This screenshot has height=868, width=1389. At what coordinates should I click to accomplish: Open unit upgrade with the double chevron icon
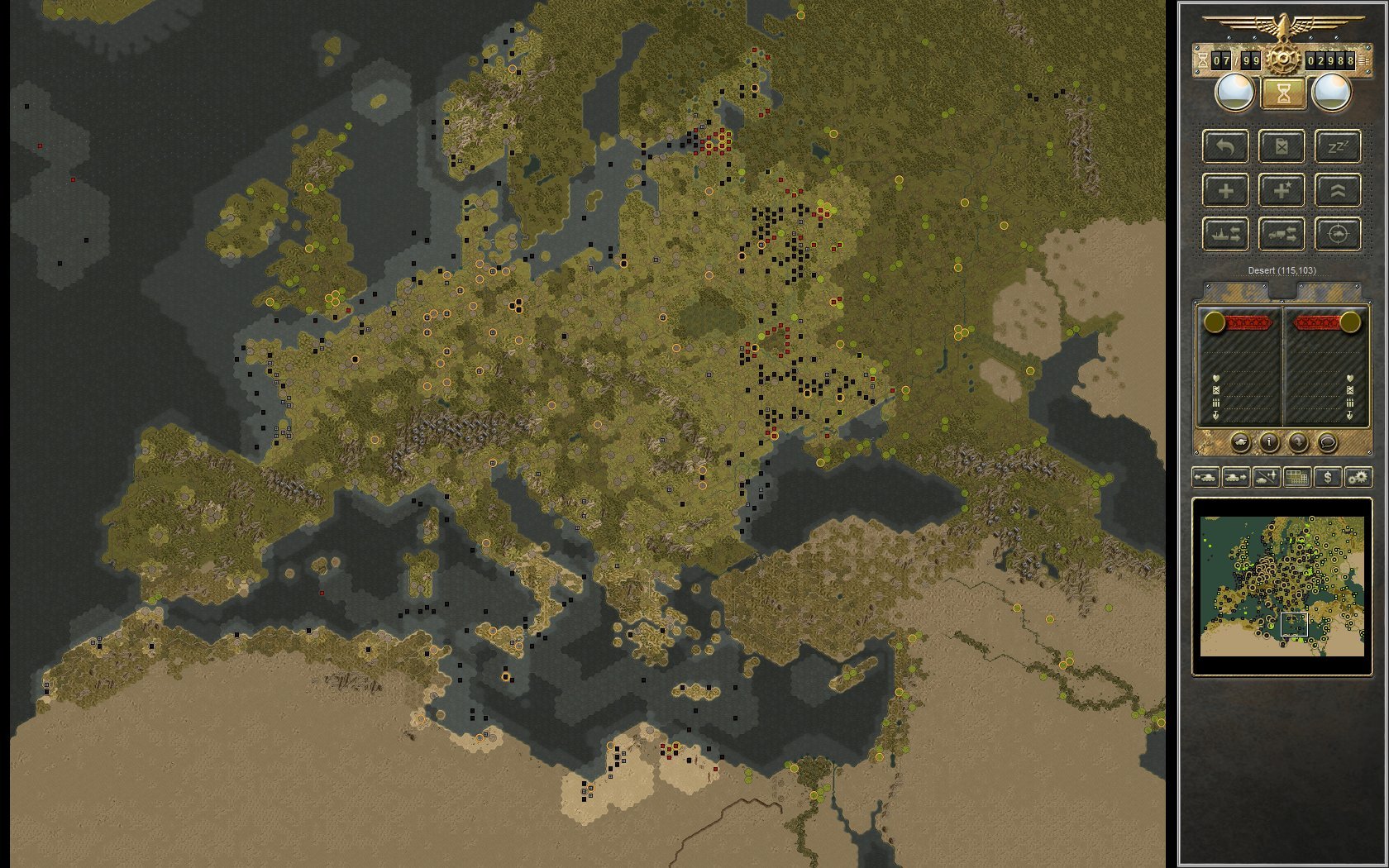tap(1338, 190)
